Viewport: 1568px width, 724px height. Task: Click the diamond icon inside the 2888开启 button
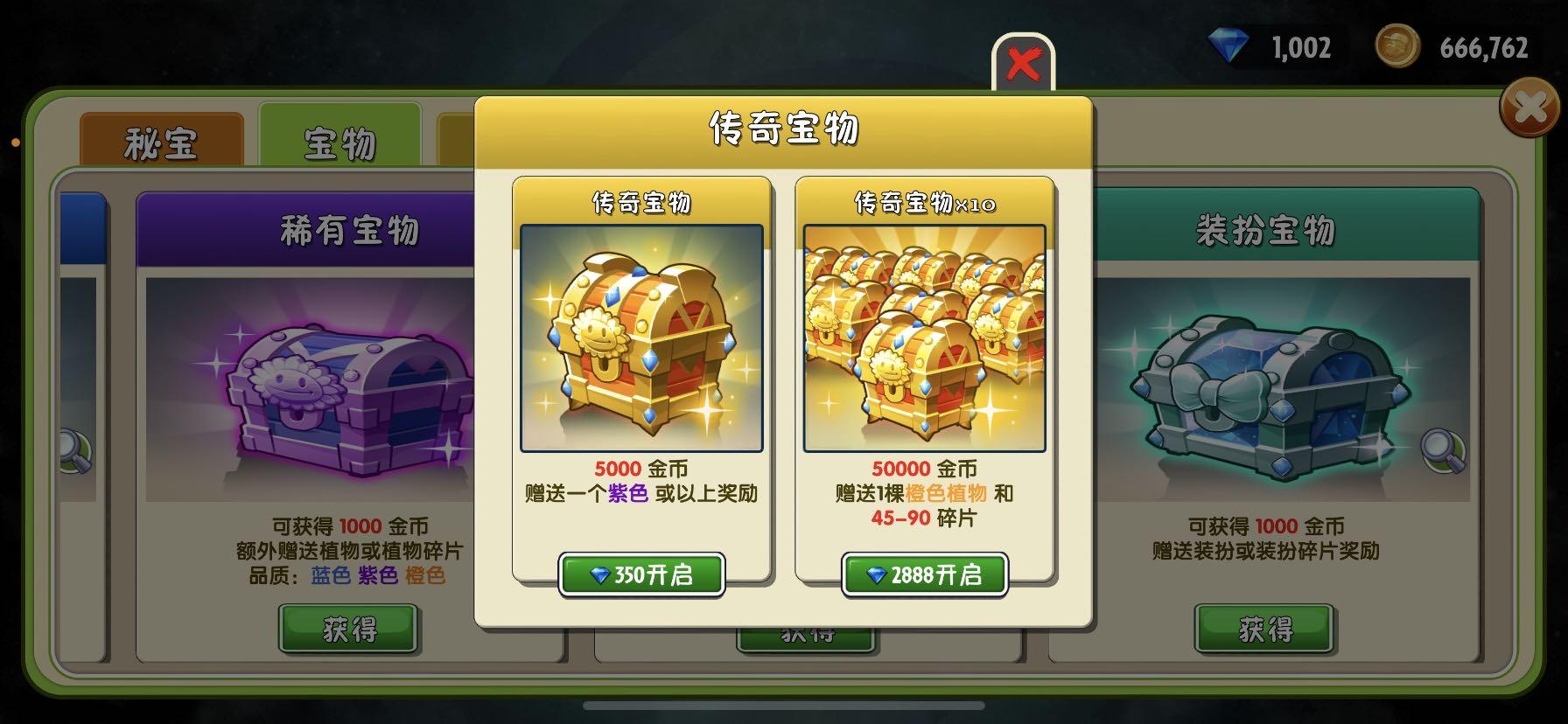pyautogui.click(x=875, y=574)
